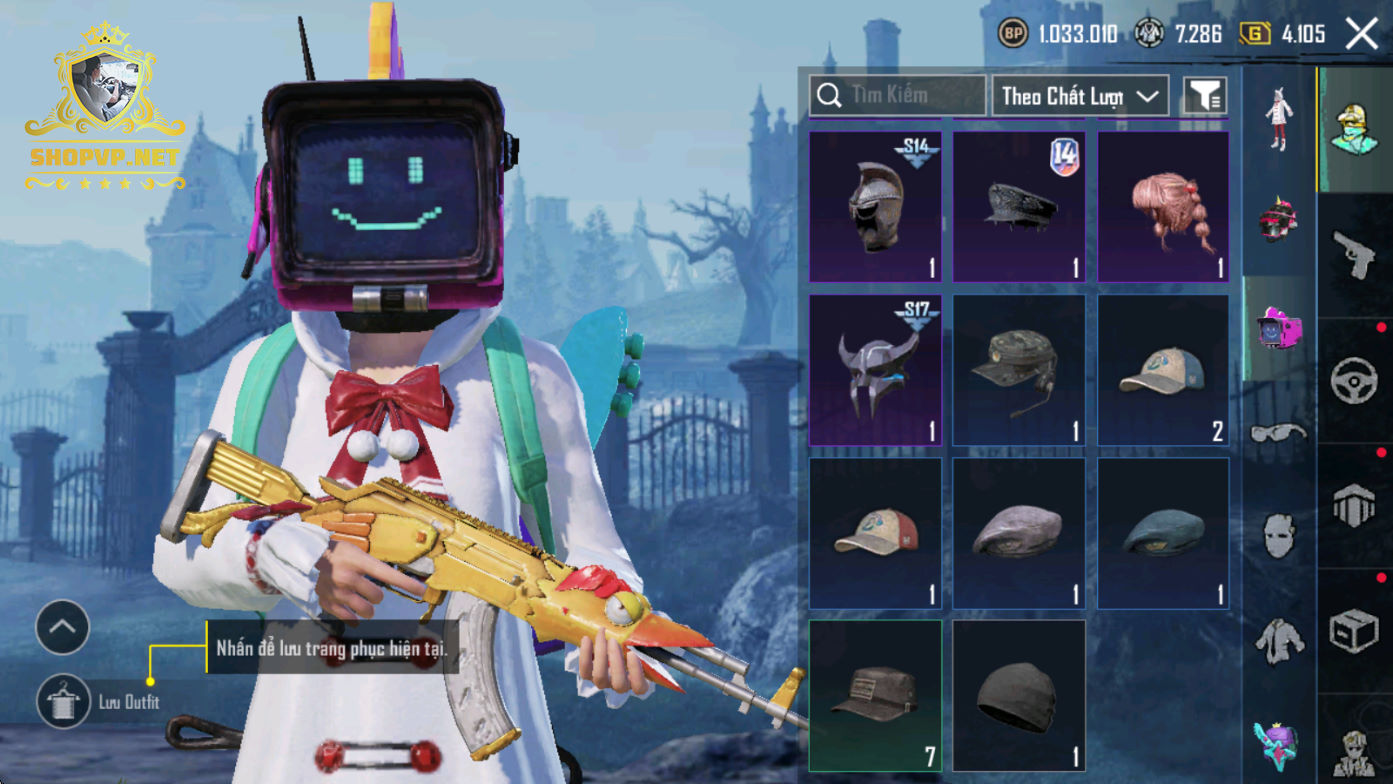Screen dimensions: 1393x784
Task: Open the Theo Chất Lượng sort dropdown
Action: click(x=1080, y=96)
